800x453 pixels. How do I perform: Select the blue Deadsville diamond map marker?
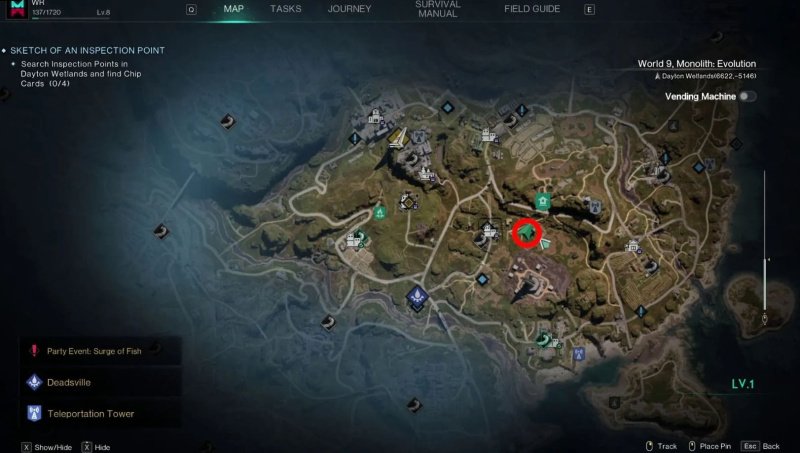pyautogui.click(x=417, y=295)
